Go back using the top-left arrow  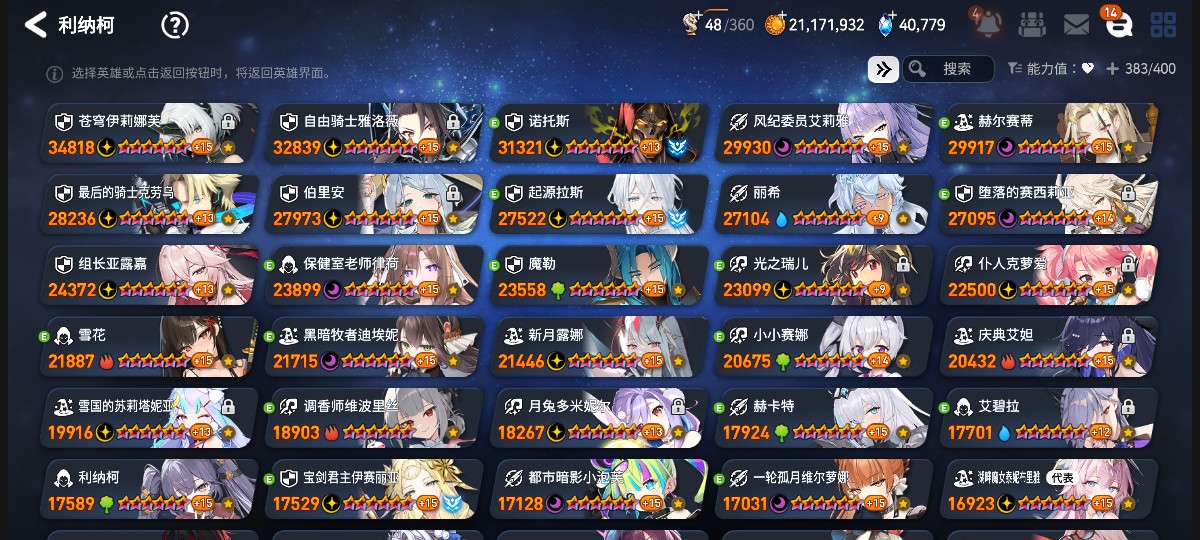coord(36,25)
